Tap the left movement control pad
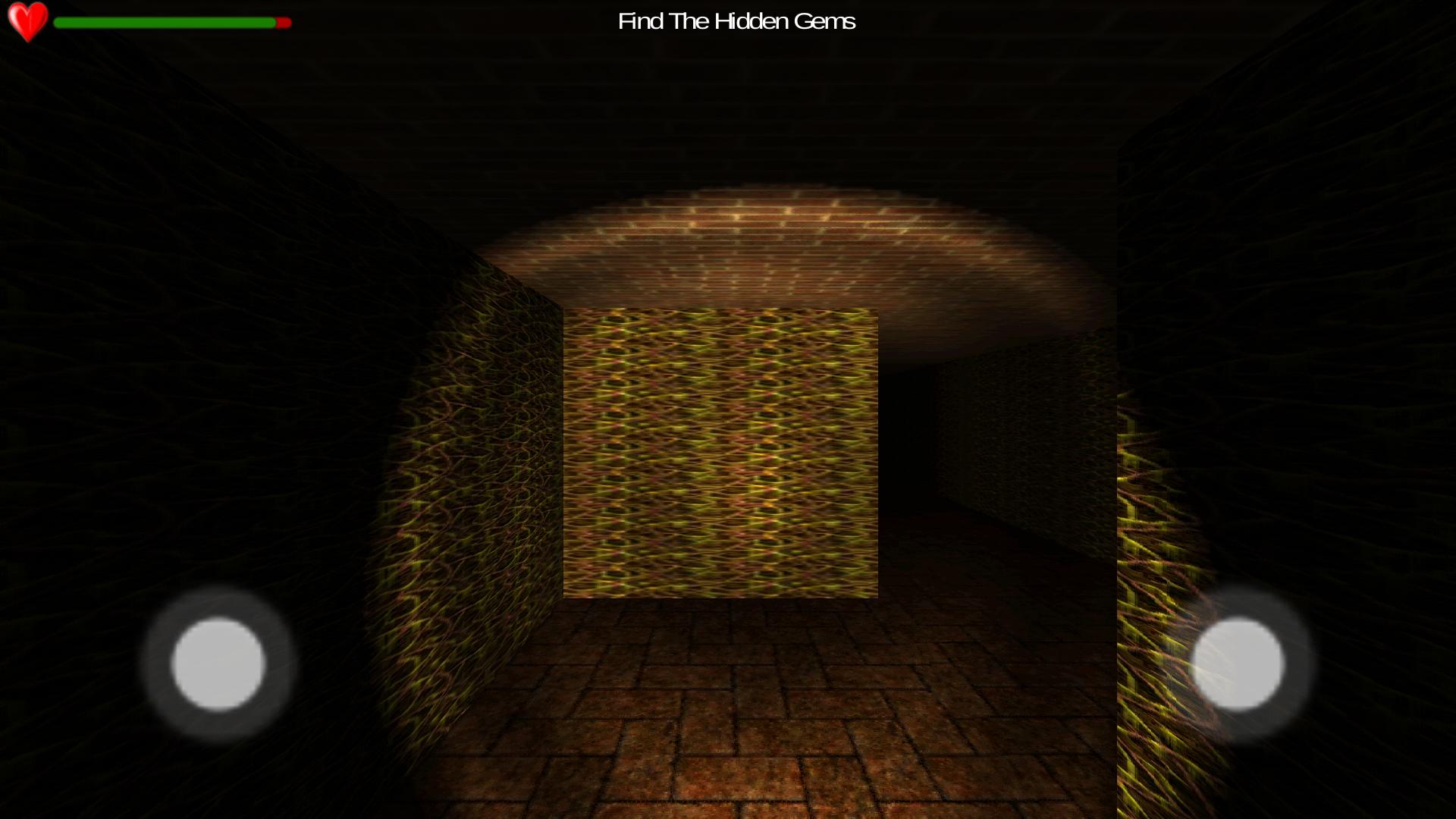The image size is (1456, 819). click(218, 666)
